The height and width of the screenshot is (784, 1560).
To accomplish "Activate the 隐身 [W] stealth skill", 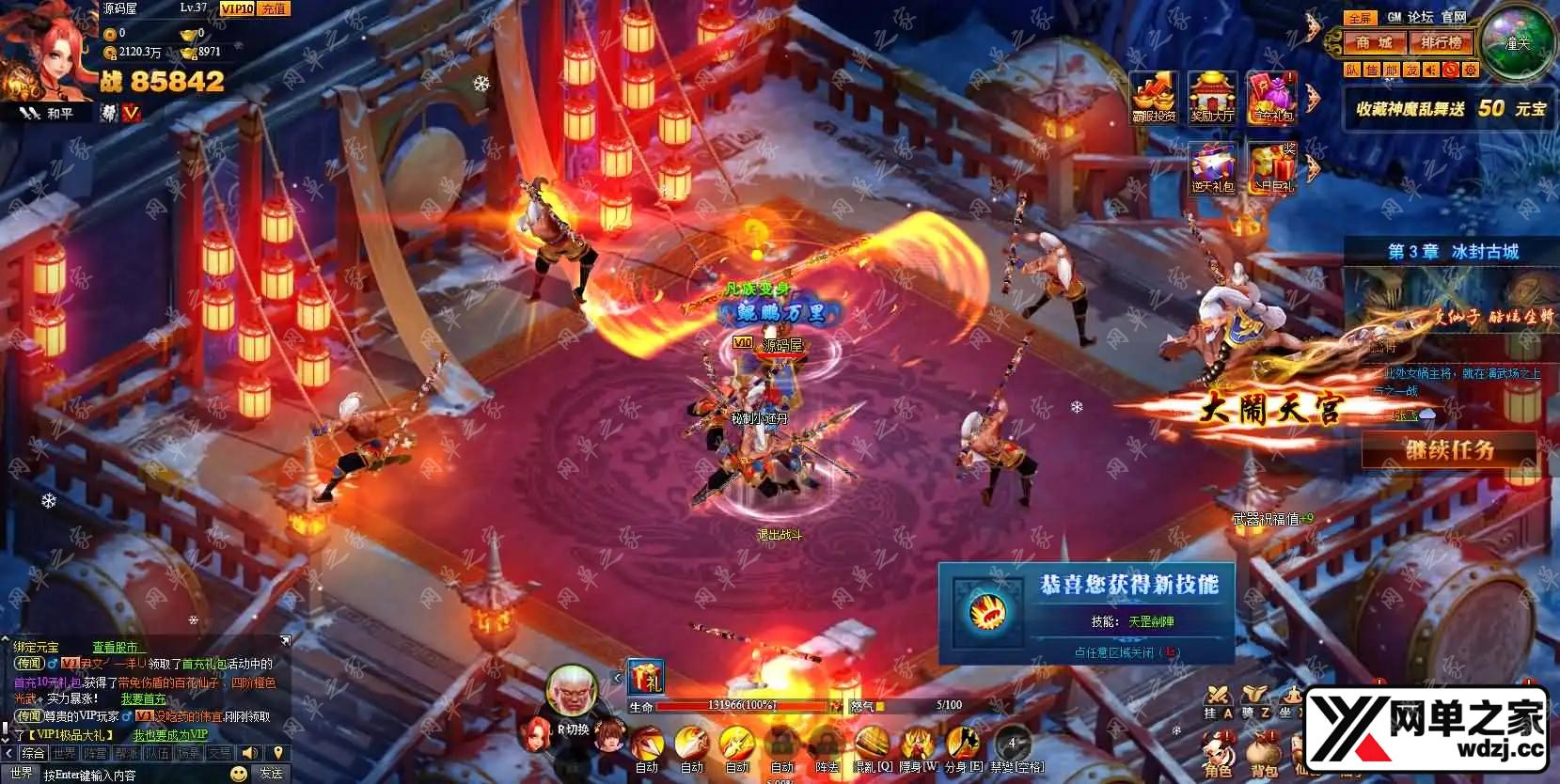I will point(918,747).
